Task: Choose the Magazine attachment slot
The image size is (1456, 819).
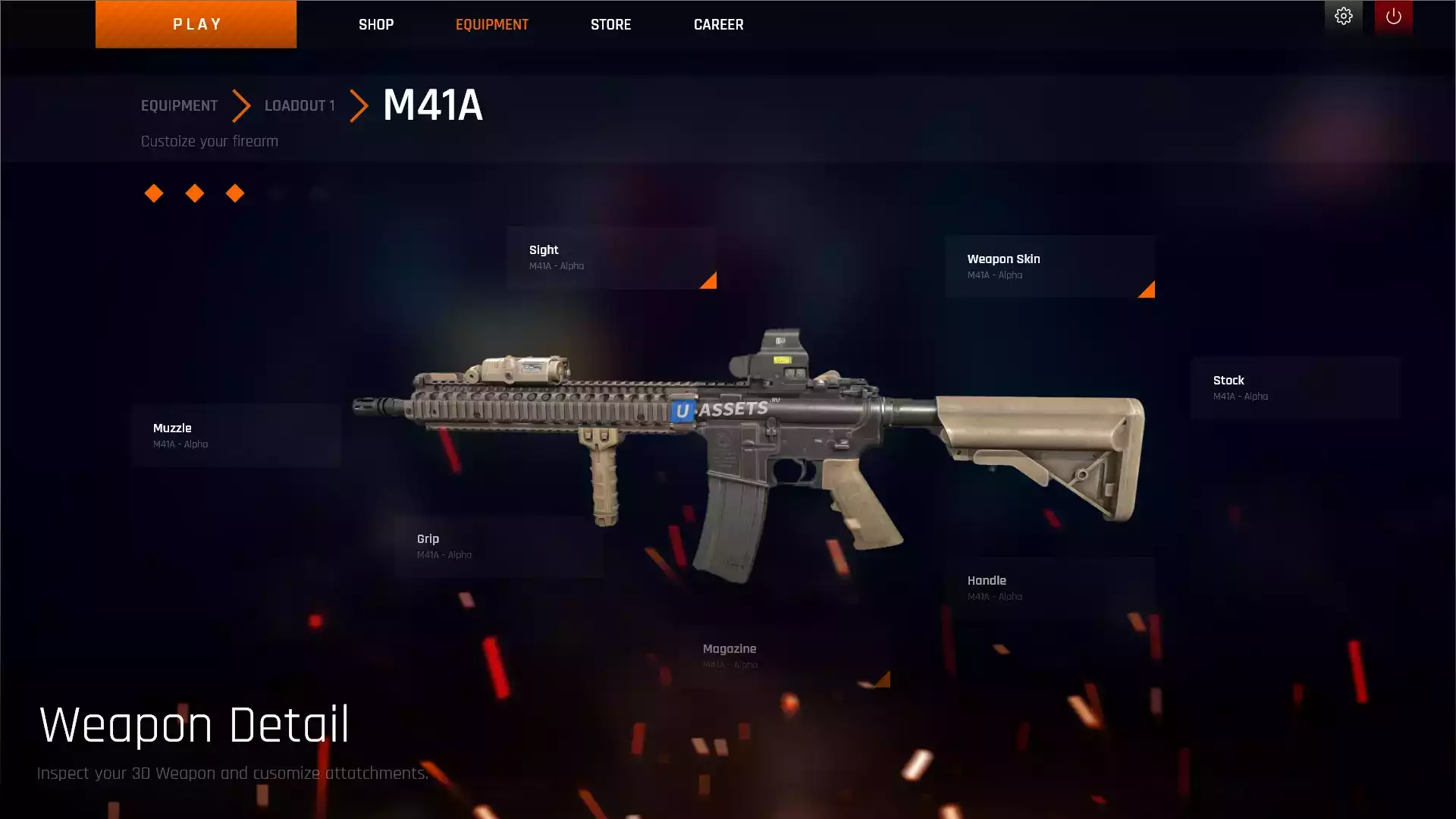Action: [785, 656]
